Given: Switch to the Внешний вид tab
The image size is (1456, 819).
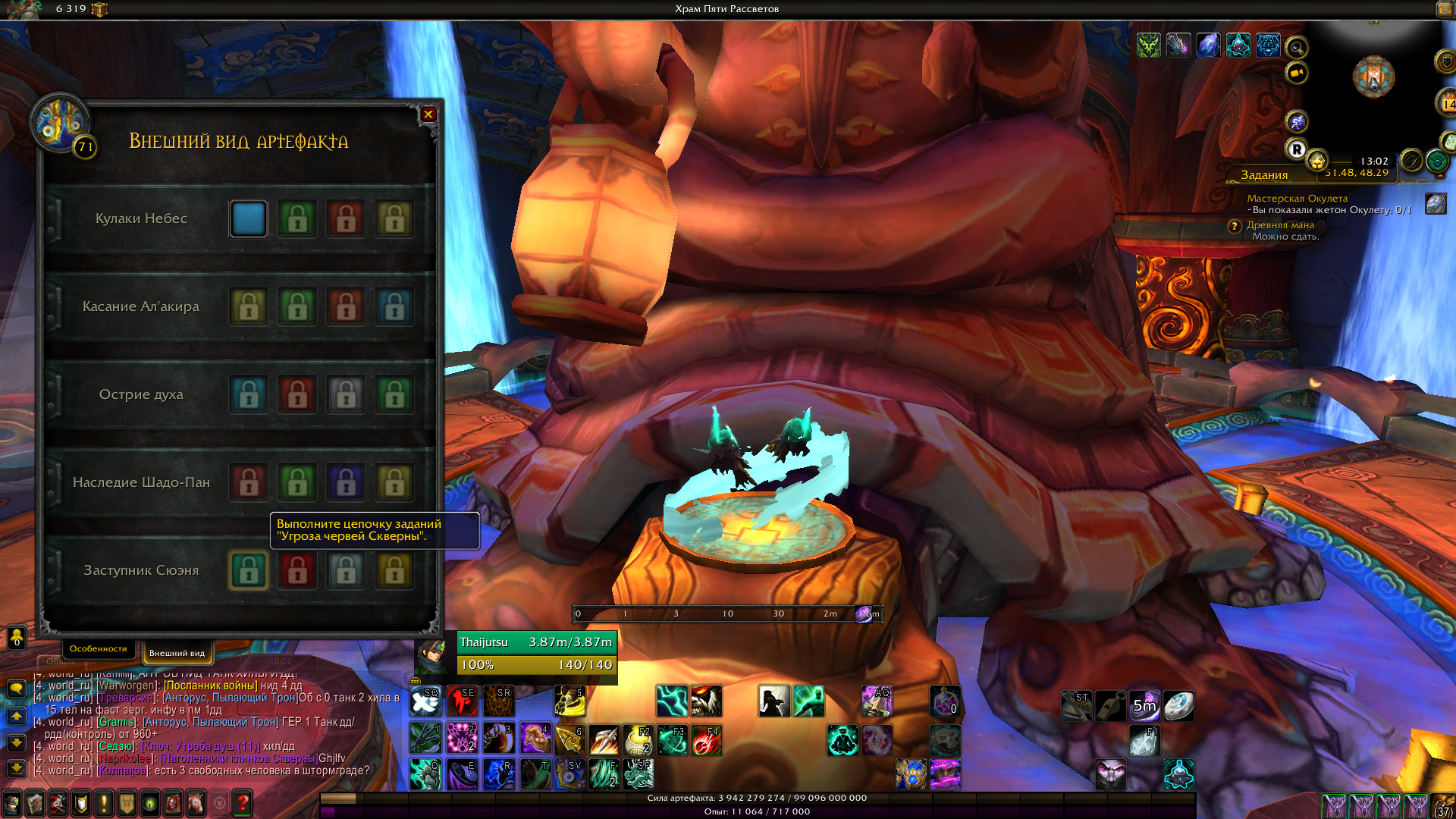Looking at the screenshot, I should click(x=177, y=653).
